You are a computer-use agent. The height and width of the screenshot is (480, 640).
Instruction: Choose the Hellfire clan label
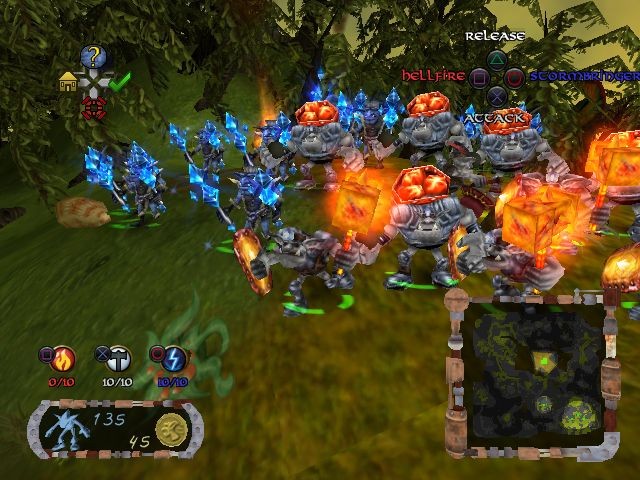coord(434,76)
